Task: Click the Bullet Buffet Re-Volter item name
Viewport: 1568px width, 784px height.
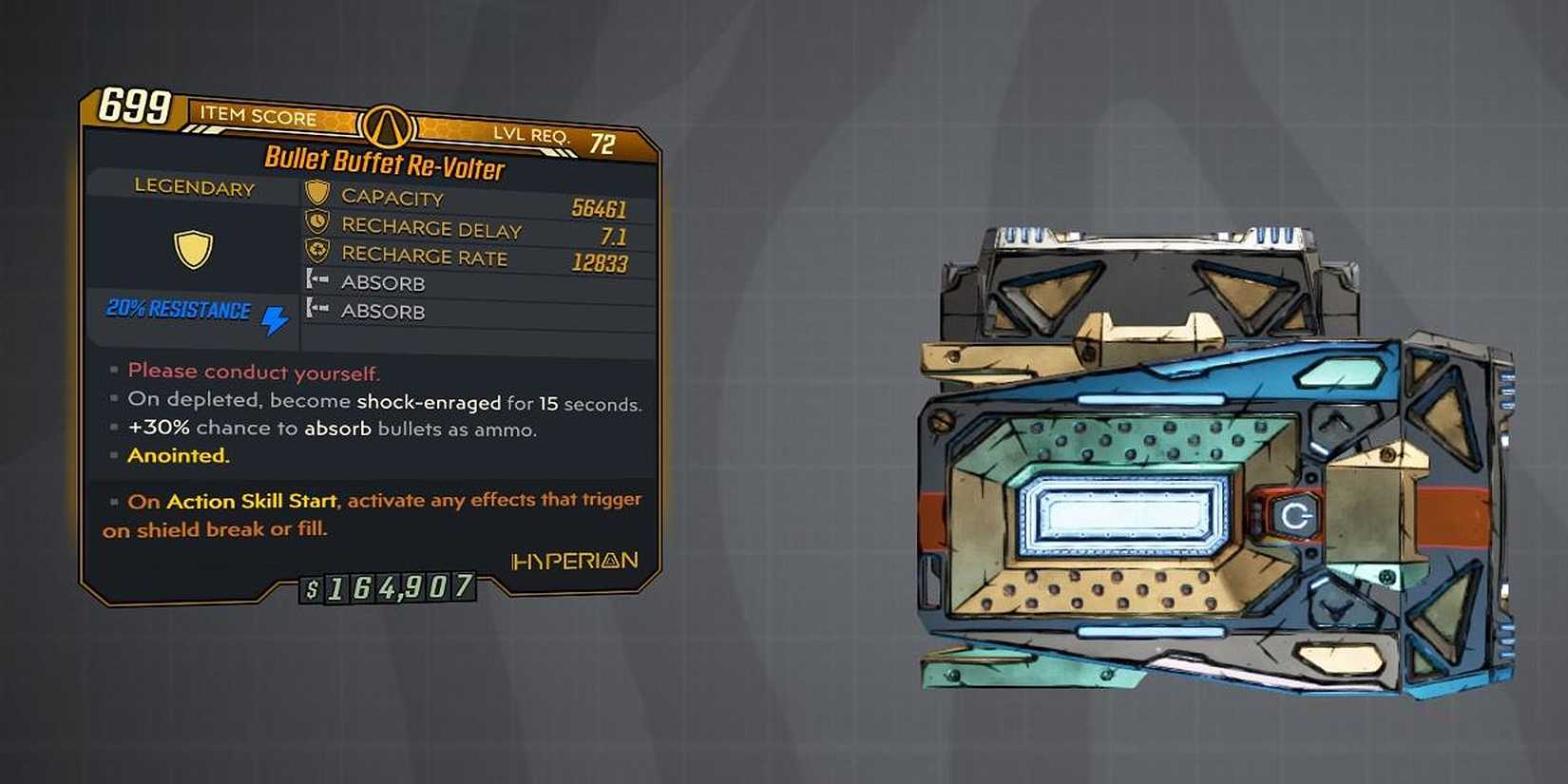Action: click(x=384, y=163)
